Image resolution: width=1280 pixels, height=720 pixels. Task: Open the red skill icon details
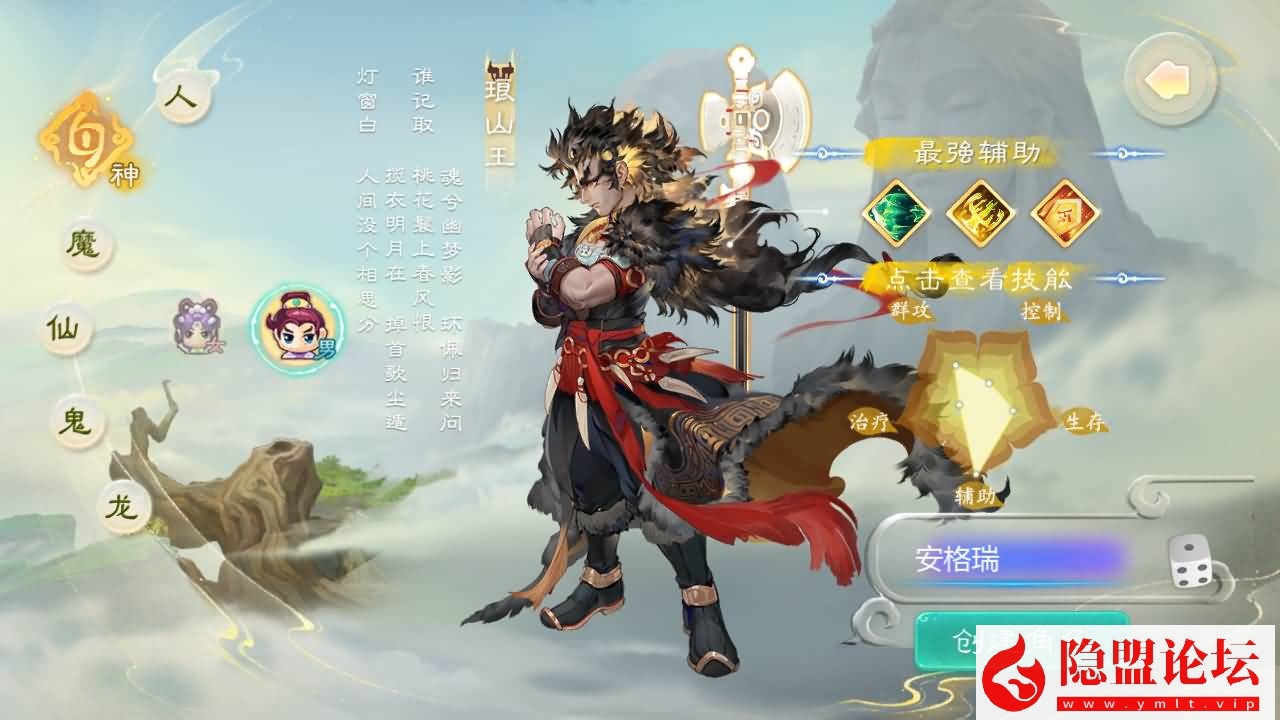pyautogui.click(x=1065, y=212)
